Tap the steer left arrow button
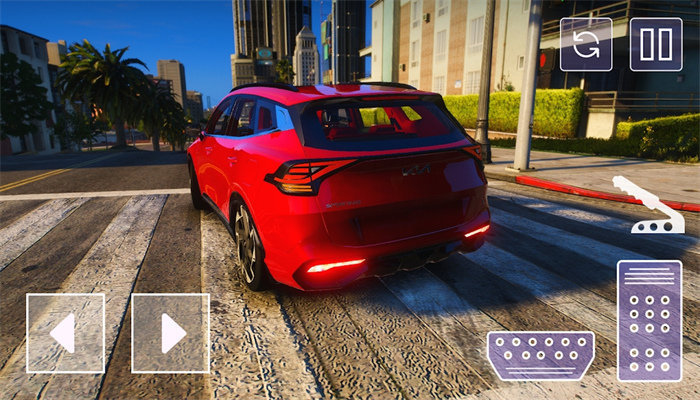This screenshot has width=700, height=400. 65,333
